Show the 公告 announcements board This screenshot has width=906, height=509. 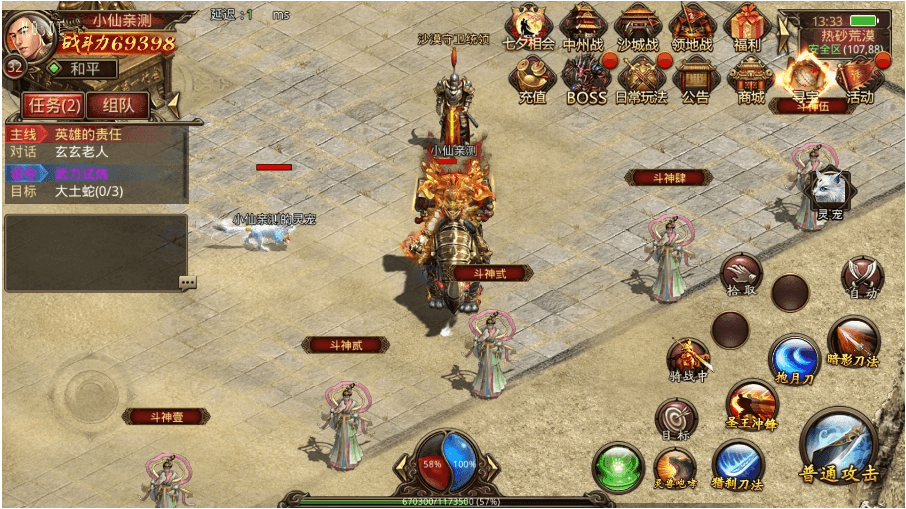(695, 79)
